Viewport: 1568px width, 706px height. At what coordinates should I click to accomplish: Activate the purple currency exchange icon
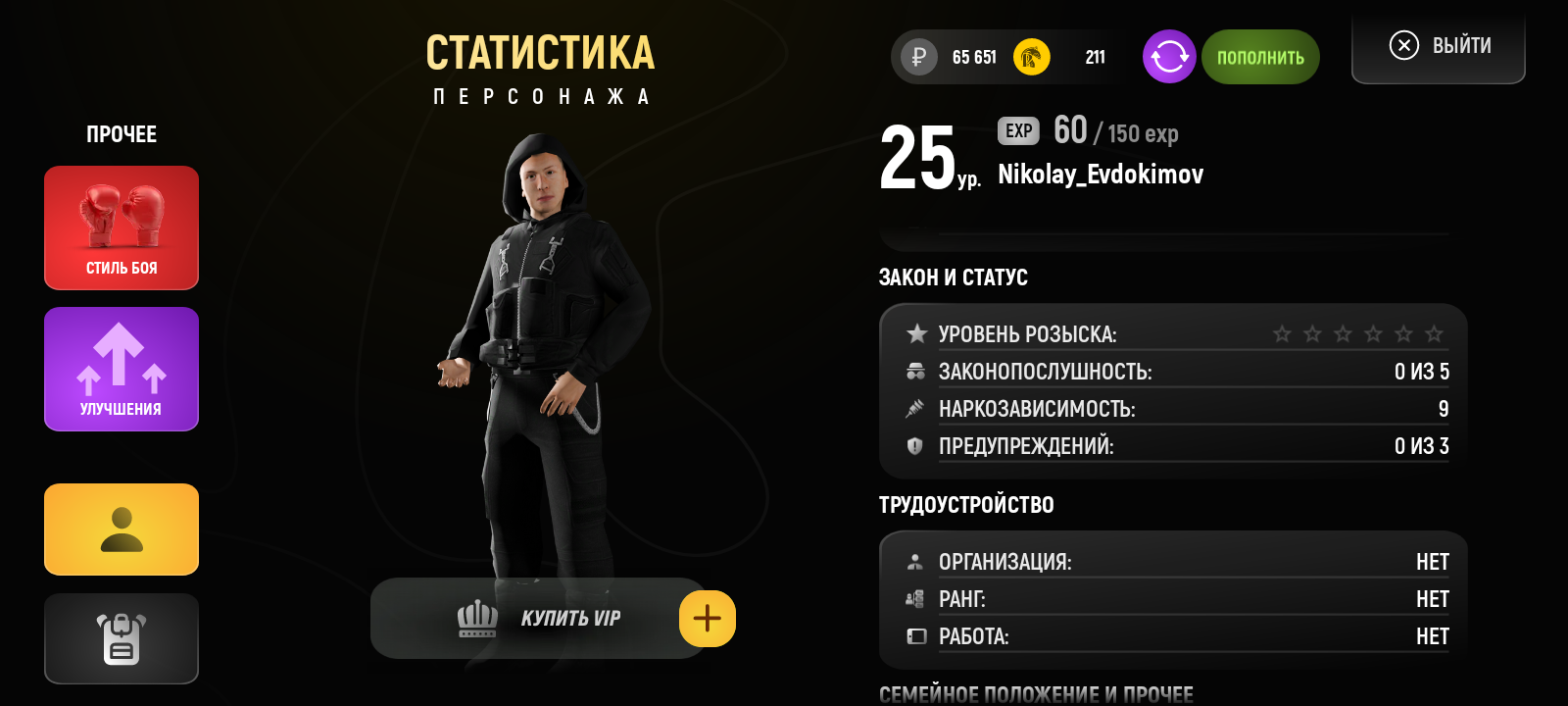(x=1169, y=57)
